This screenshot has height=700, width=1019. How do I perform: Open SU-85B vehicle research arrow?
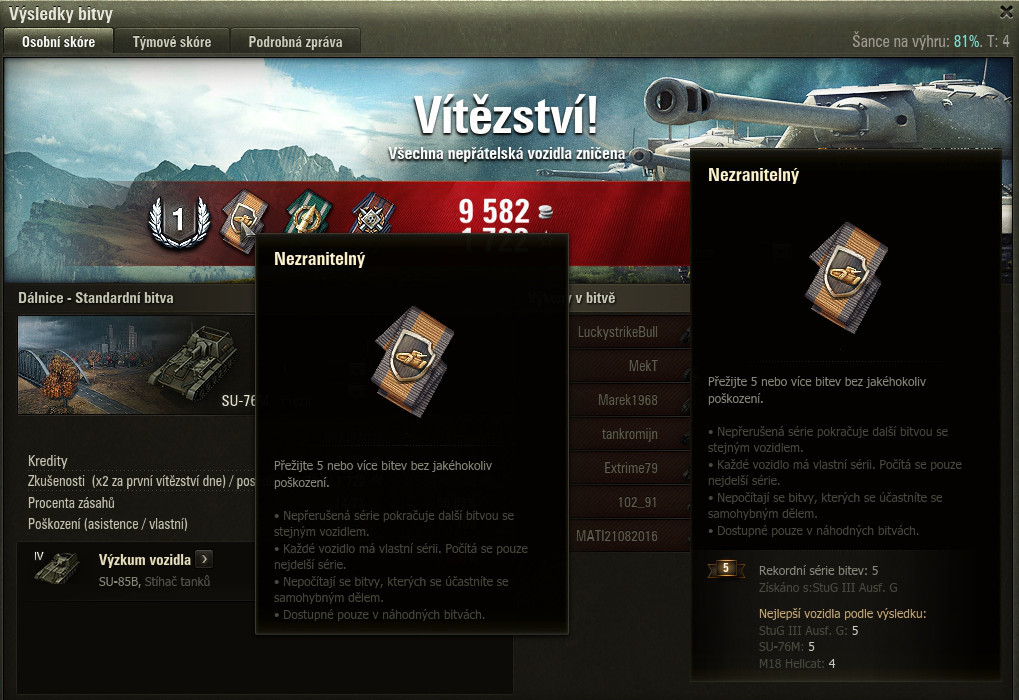204,559
